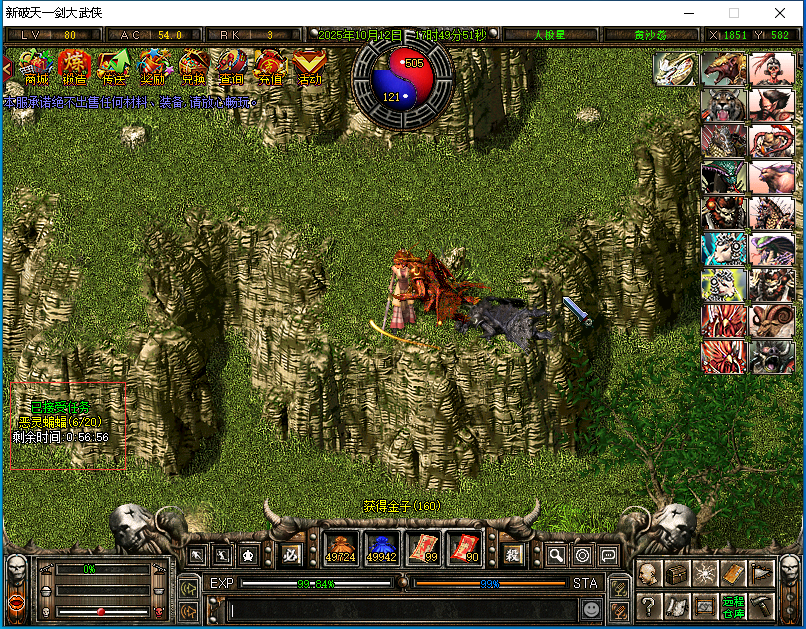Click the magnifying glass search button
The image size is (806, 629).
tap(555, 555)
